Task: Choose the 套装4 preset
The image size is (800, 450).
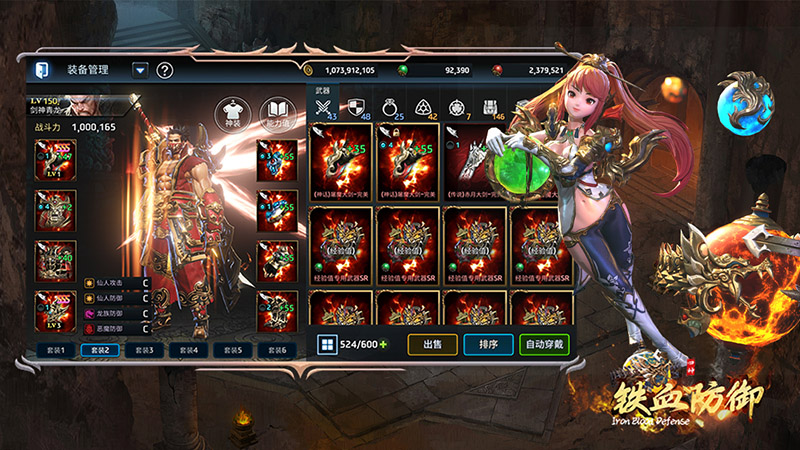Action: coord(188,350)
